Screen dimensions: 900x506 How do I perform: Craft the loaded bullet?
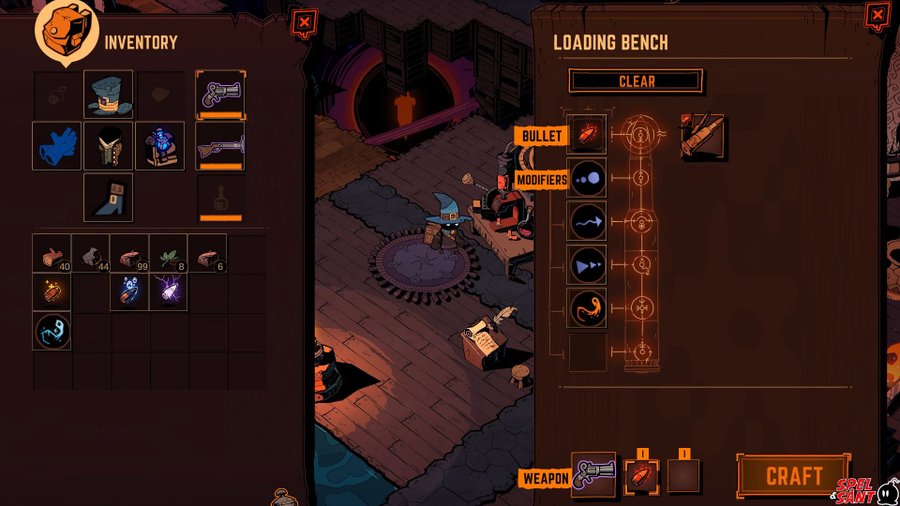point(793,475)
